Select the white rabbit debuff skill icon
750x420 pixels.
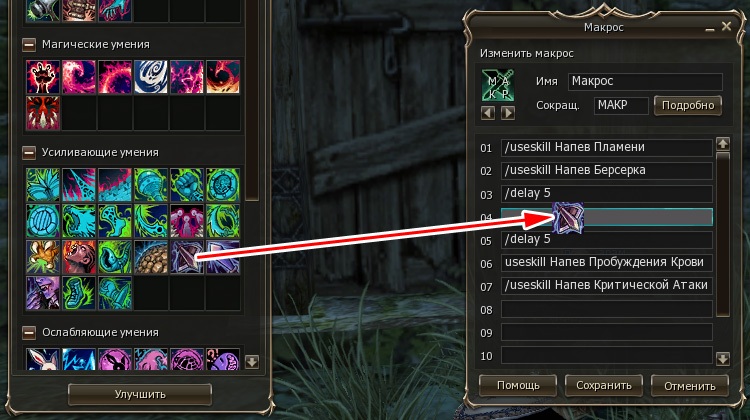43,360
